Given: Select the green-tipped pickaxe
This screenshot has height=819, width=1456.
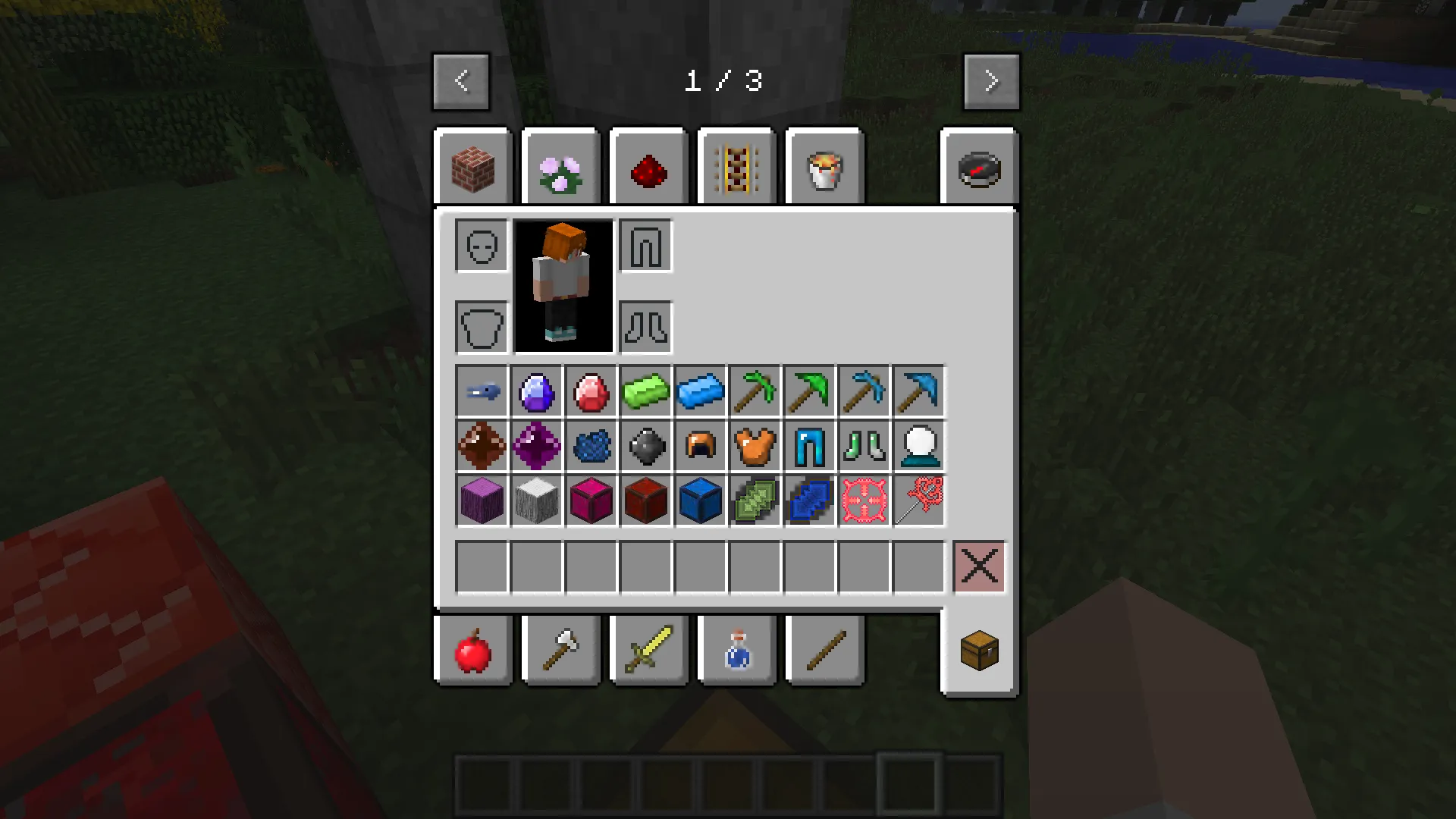Looking at the screenshot, I should pyautogui.click(x=755, y=391).
